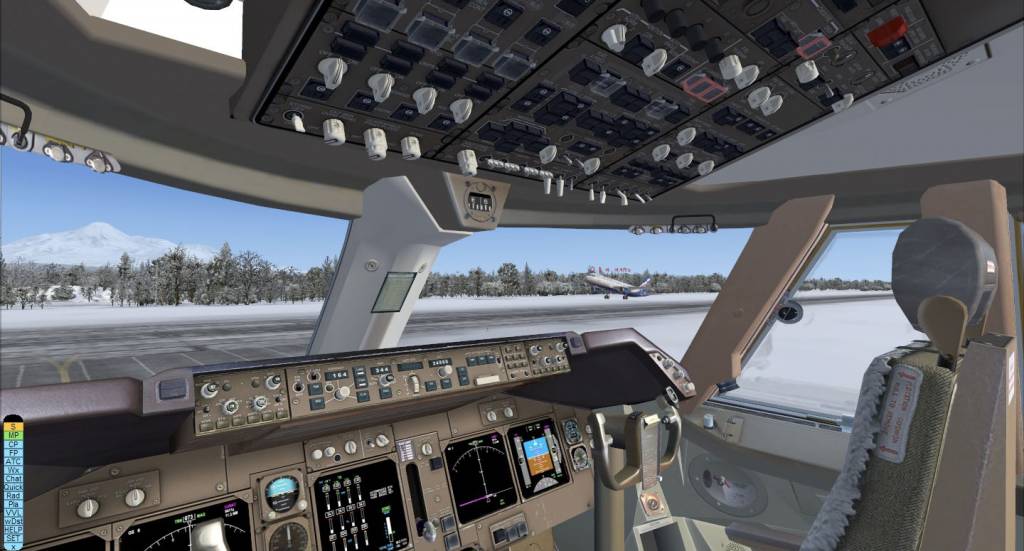This screenshot has width=1024, height=551.
Task: Select the CP button in sidebar
Action: 12,444
